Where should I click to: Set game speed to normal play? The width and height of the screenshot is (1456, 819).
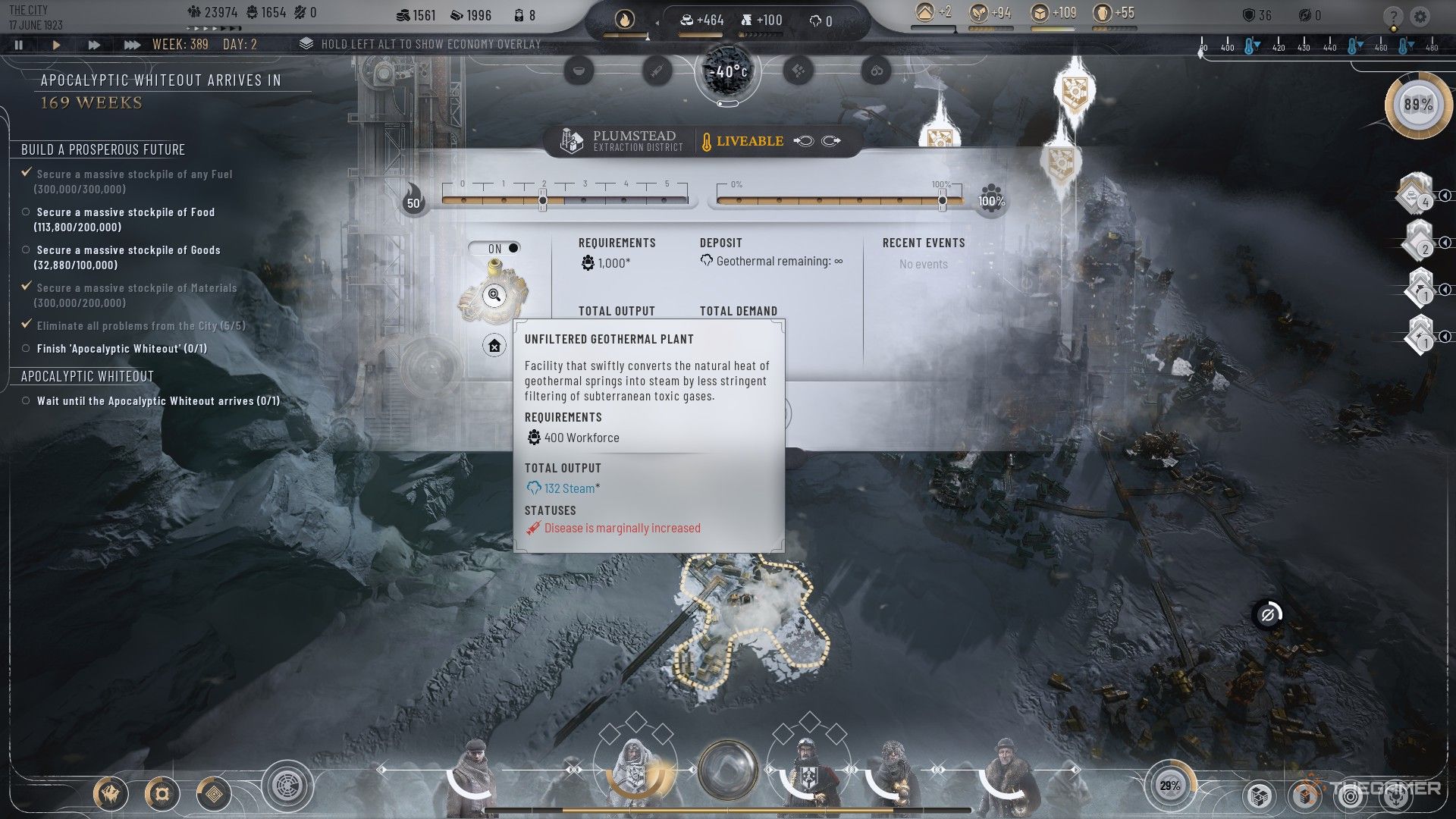point(56,45)
